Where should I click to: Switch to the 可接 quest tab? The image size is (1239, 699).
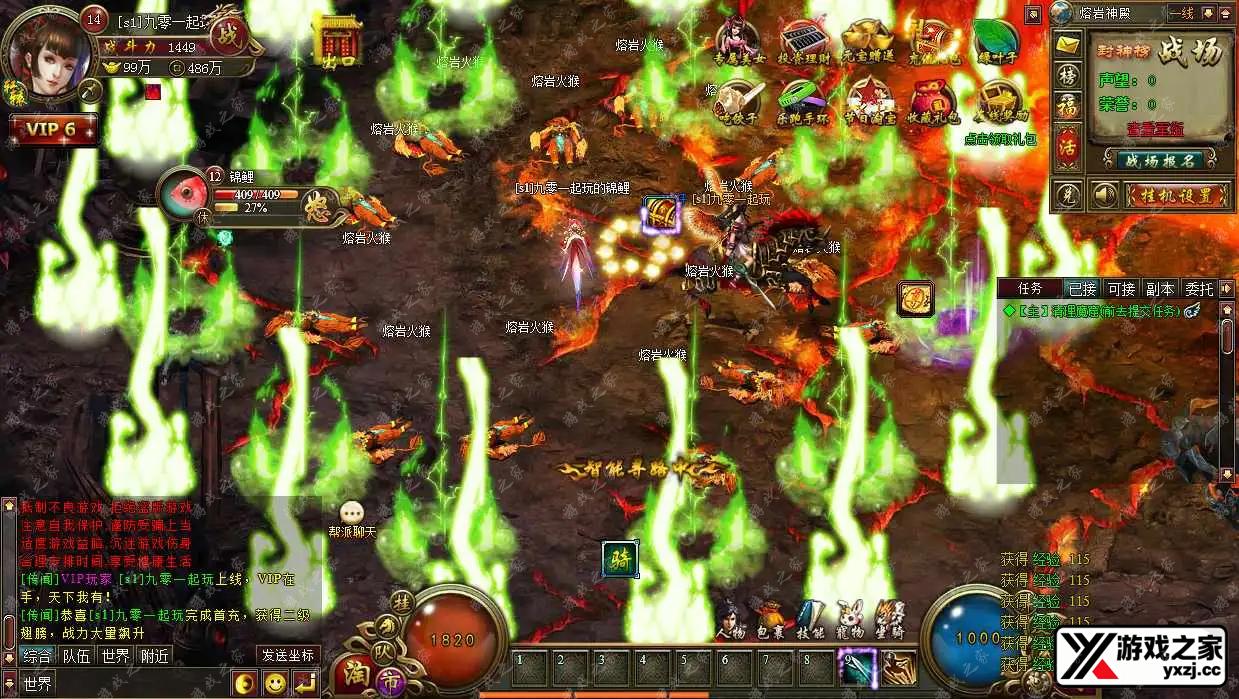click(x=1121, y=289)
